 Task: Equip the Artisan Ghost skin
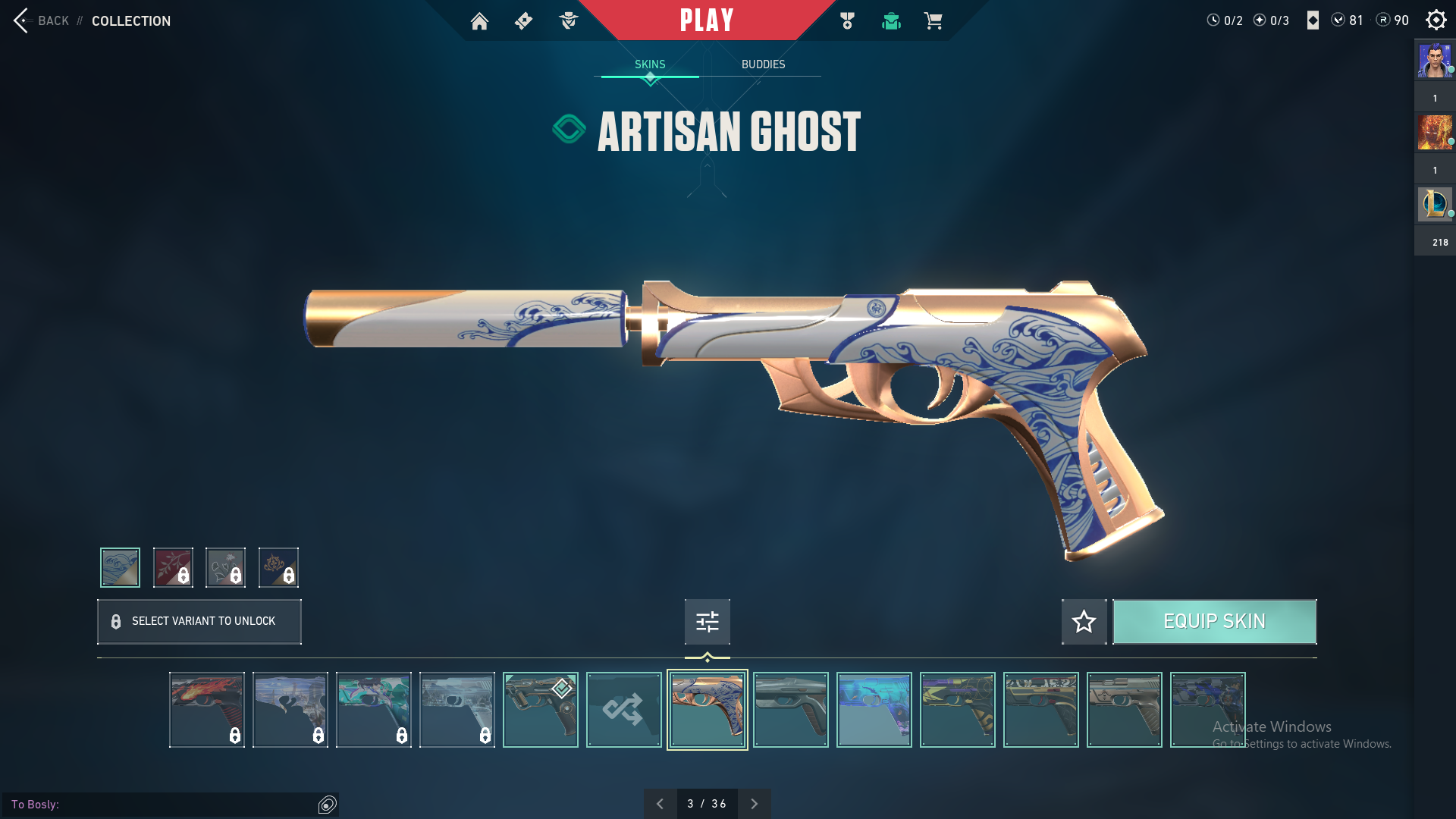1214,622
